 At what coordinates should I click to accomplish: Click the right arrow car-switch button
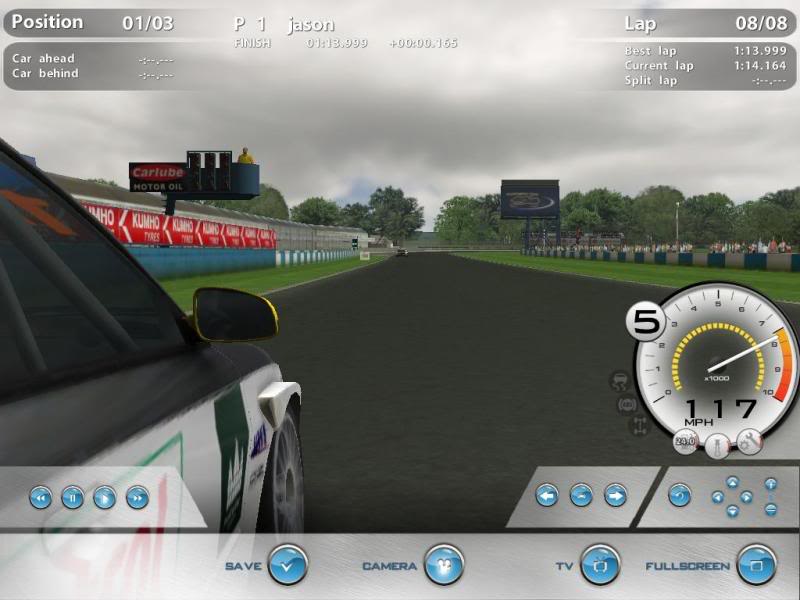coord(615,494)
